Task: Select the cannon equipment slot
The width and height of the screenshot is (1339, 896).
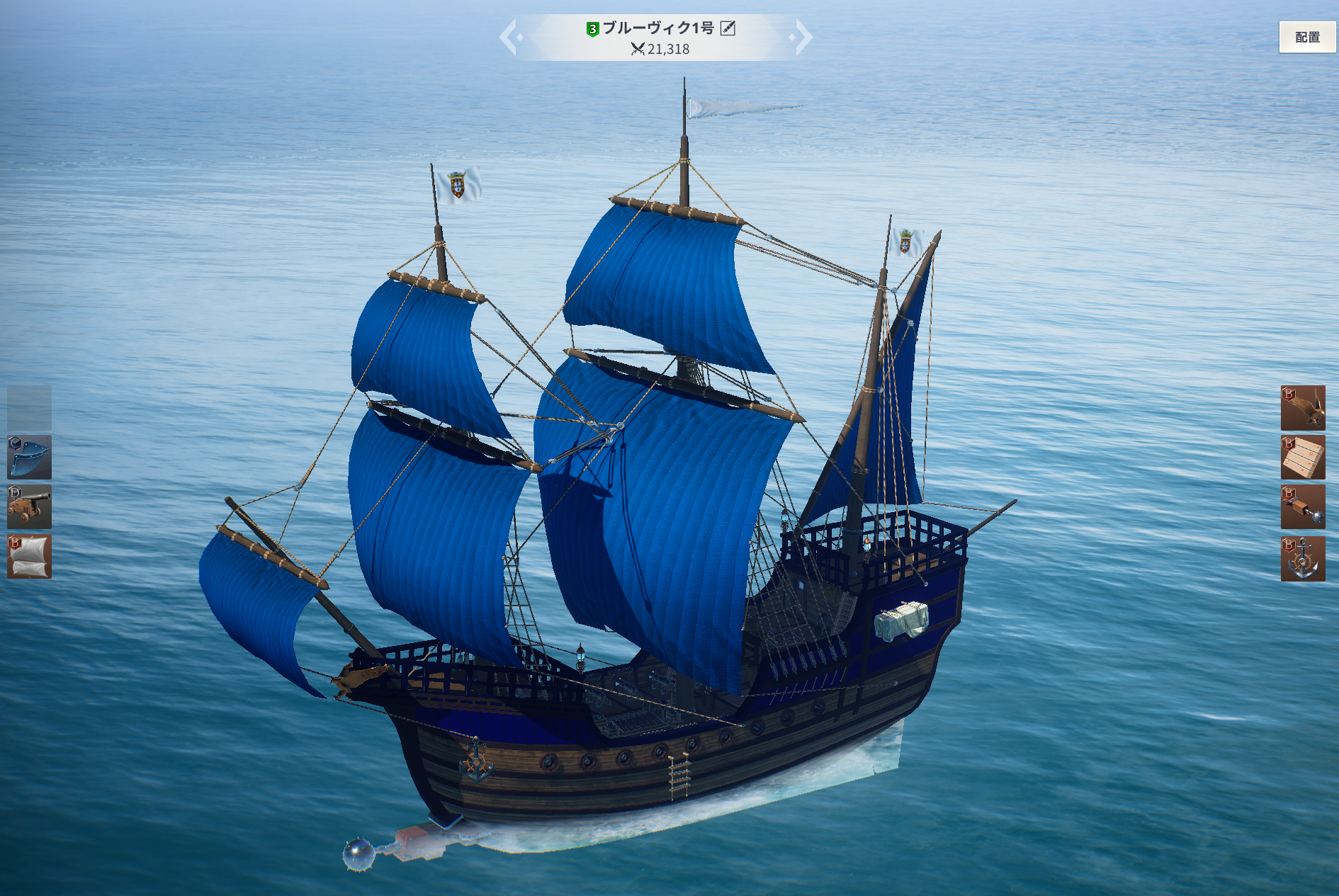Action: pyautogui.click(x=29, y=507)
